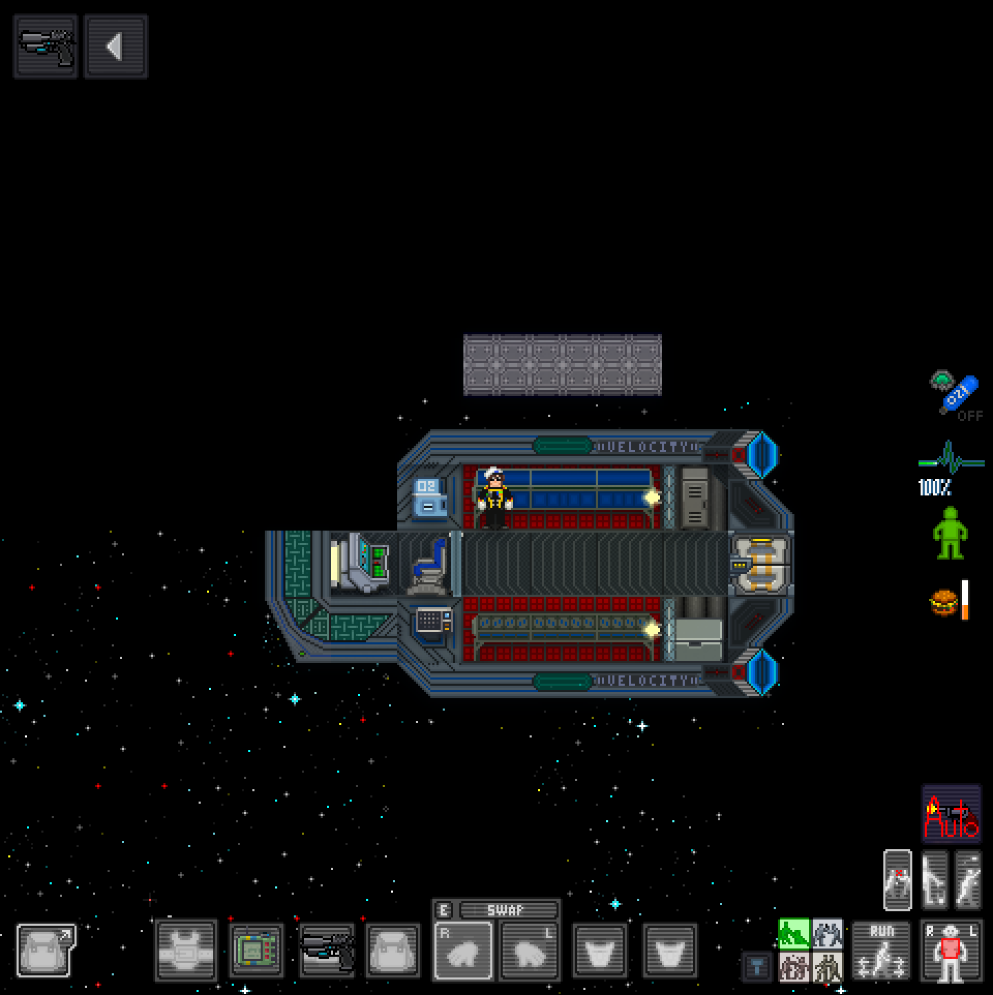
Task: Choose the disarm intent
Action: tap(827, 934)
